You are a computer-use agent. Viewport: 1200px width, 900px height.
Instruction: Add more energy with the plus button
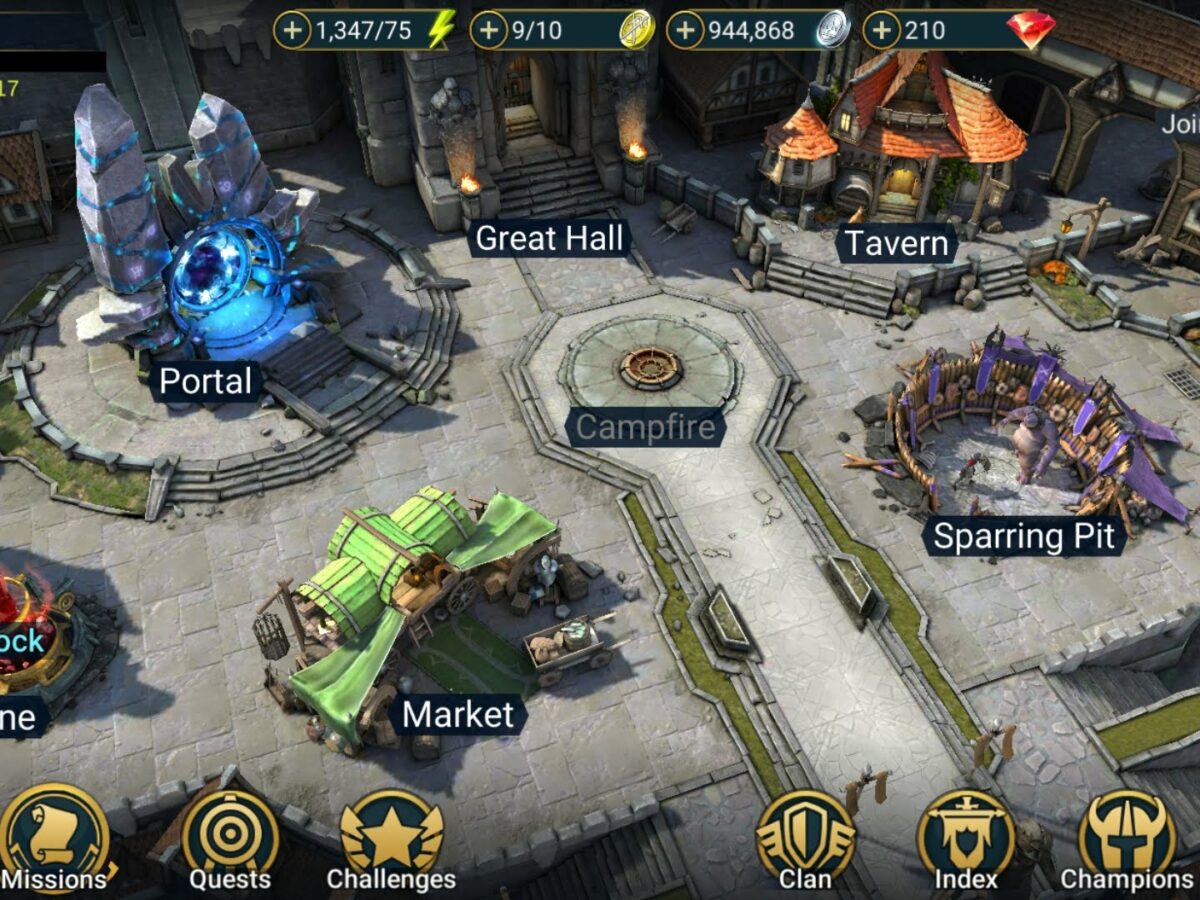(x=293, y=31)
